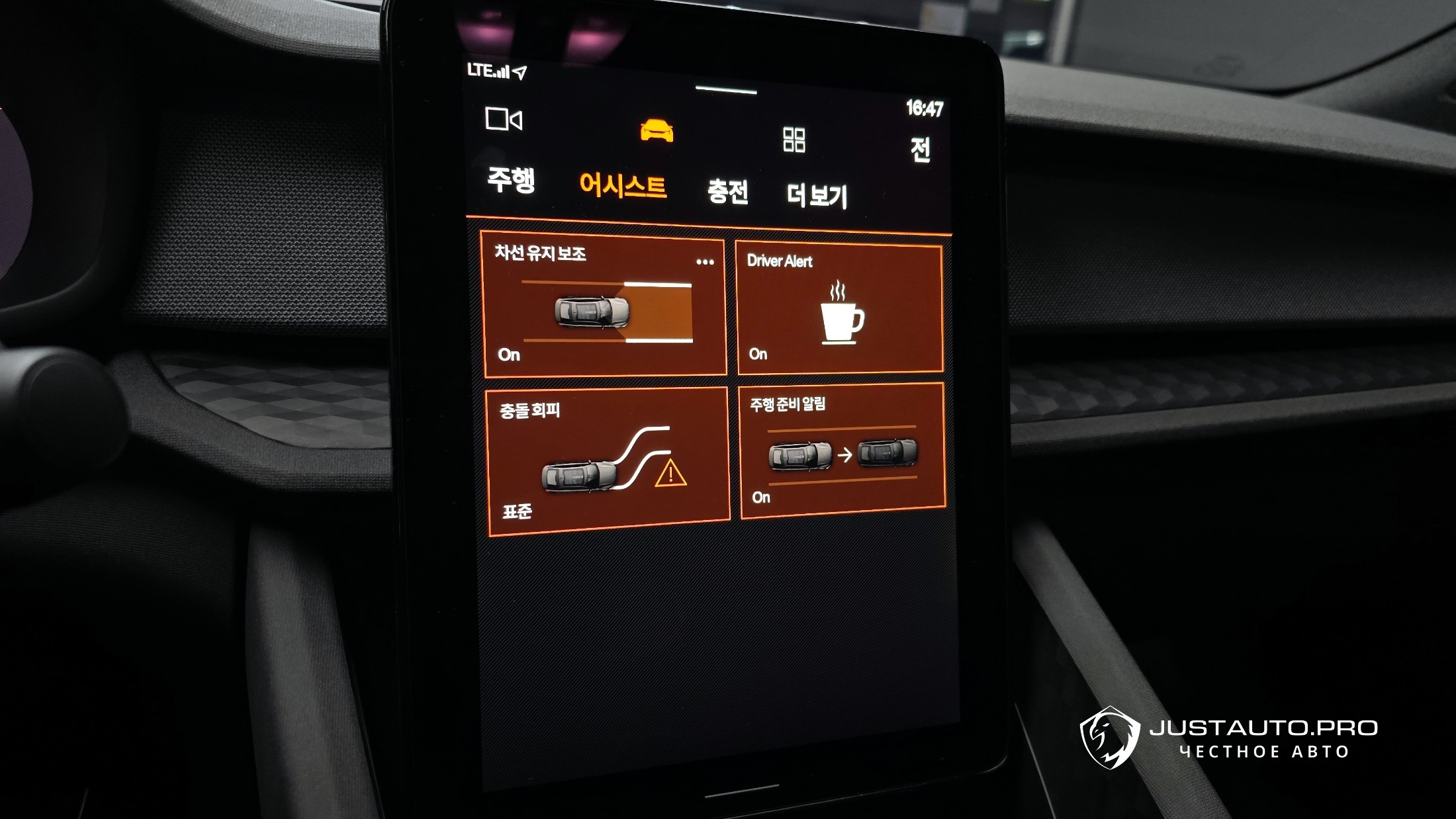This screenshot has height=819, width=1456.
Task: Open the 충전 tab
Action: (727, 192)
